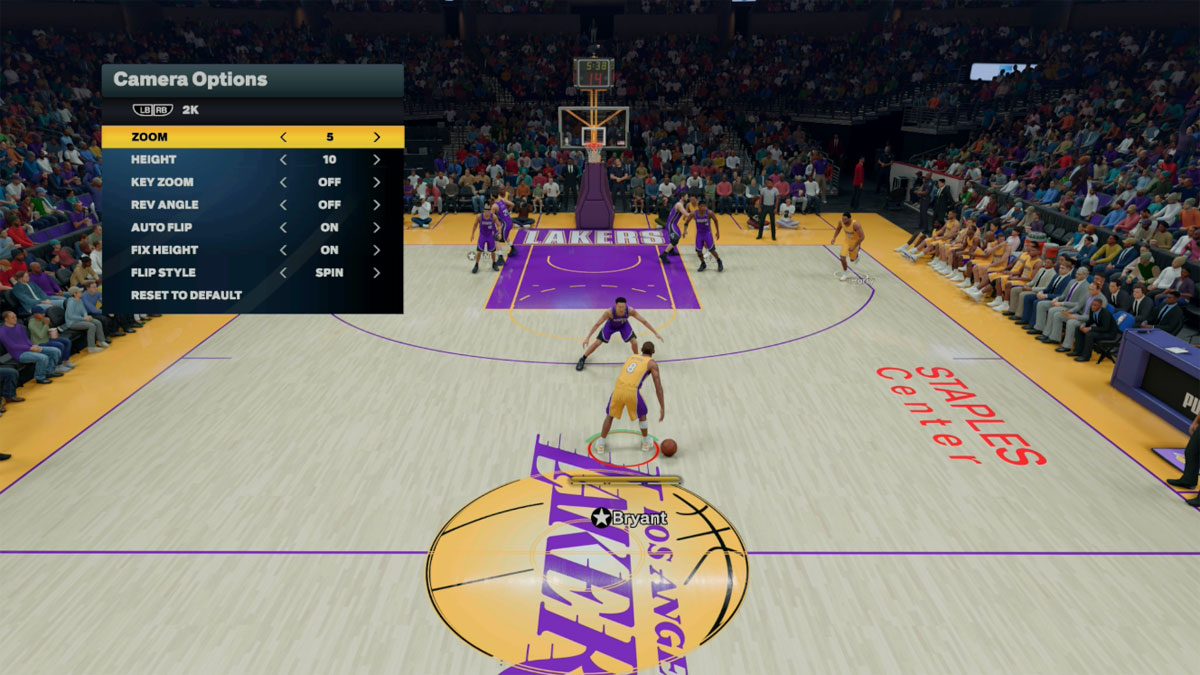The height and width of the screenshot is (675, 1200).
Task: Cycle Flip Style with its right arrow
Action: [376, 272]
